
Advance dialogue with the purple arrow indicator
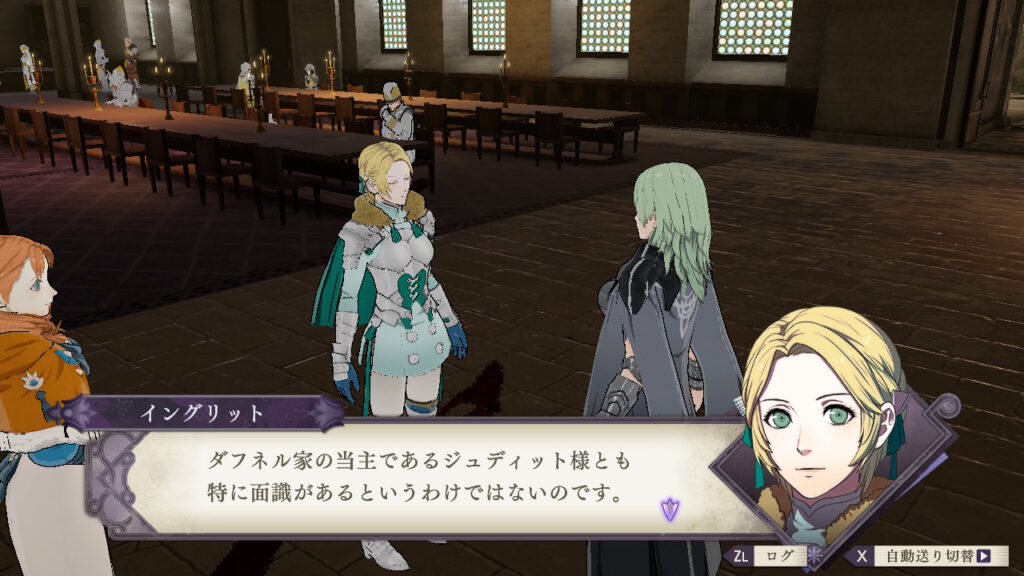(x=668, y=510)
